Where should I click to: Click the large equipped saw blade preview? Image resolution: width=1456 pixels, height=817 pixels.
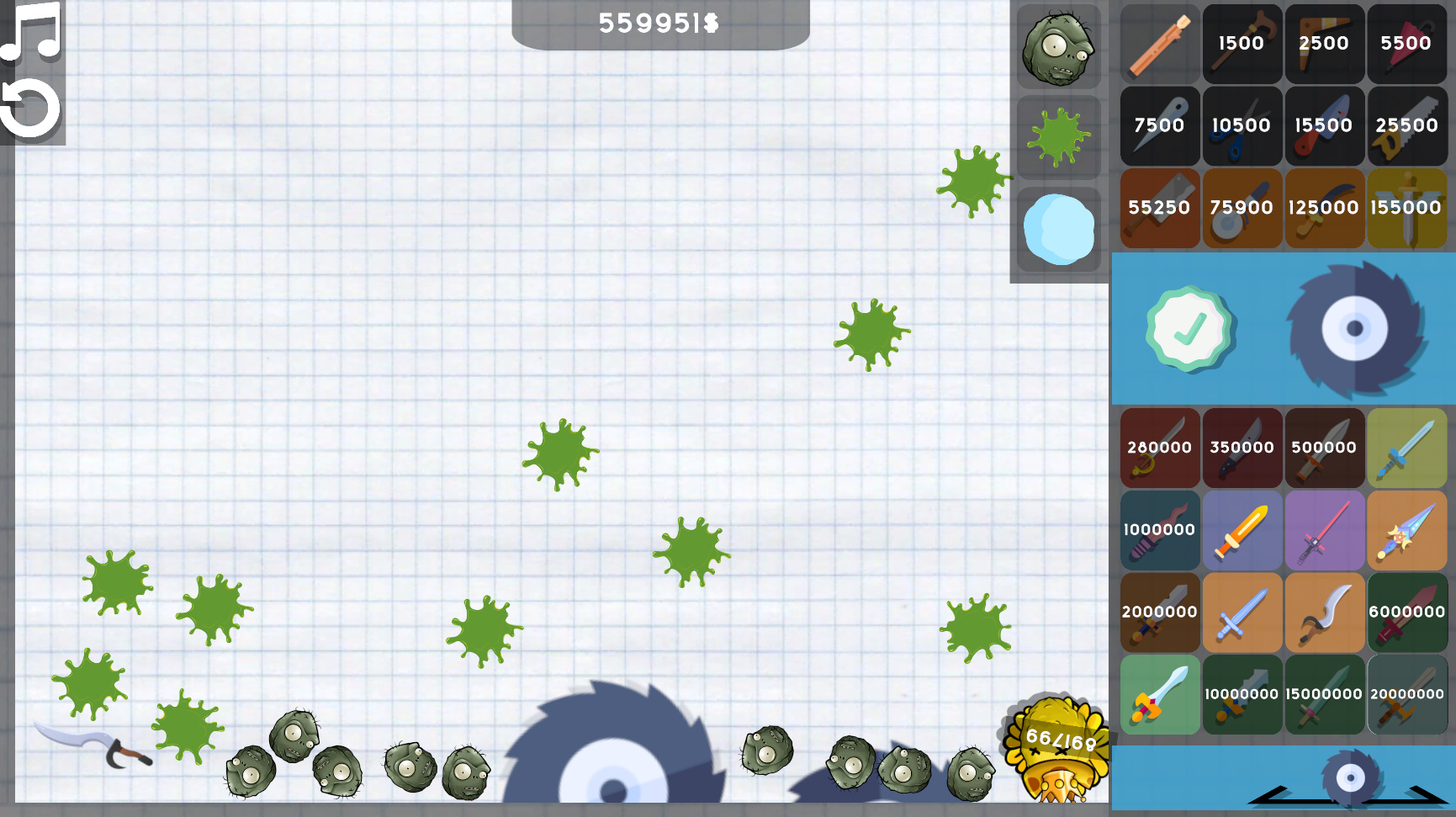coord(1355,328)
